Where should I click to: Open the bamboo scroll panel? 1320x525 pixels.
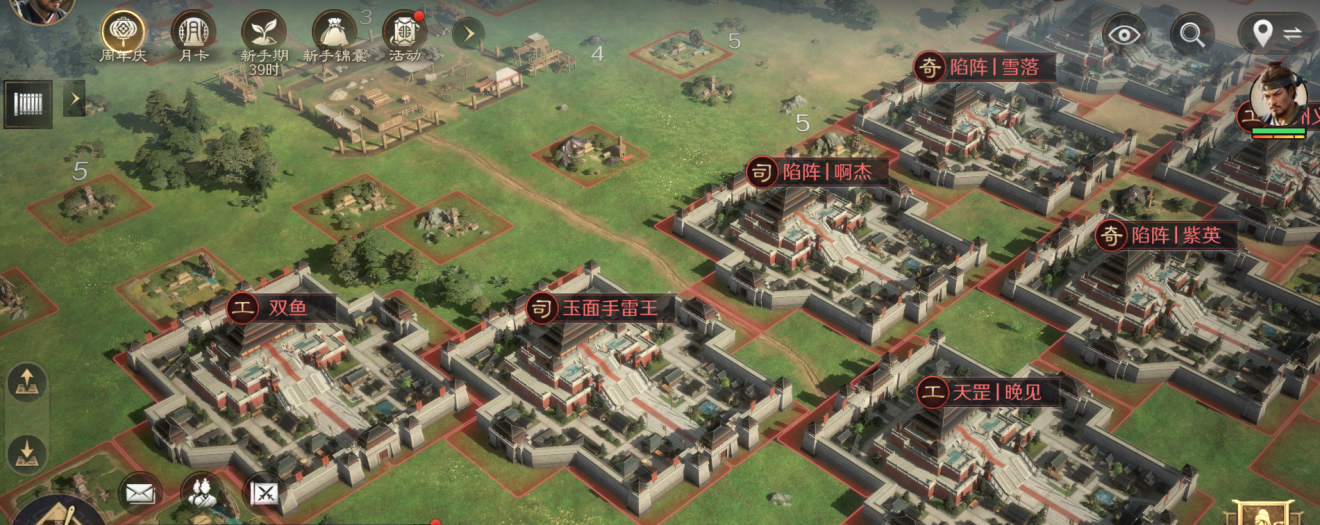(x=28, y=103)
